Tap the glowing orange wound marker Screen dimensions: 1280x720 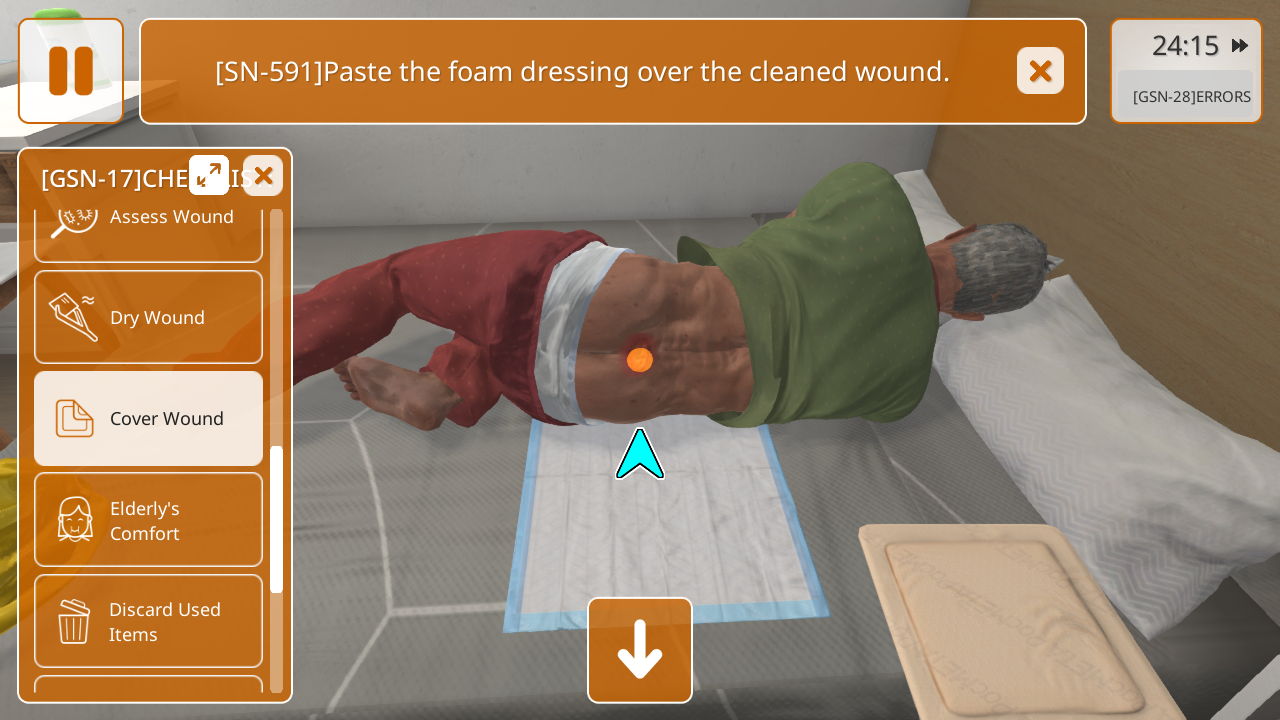click(640, 359)
